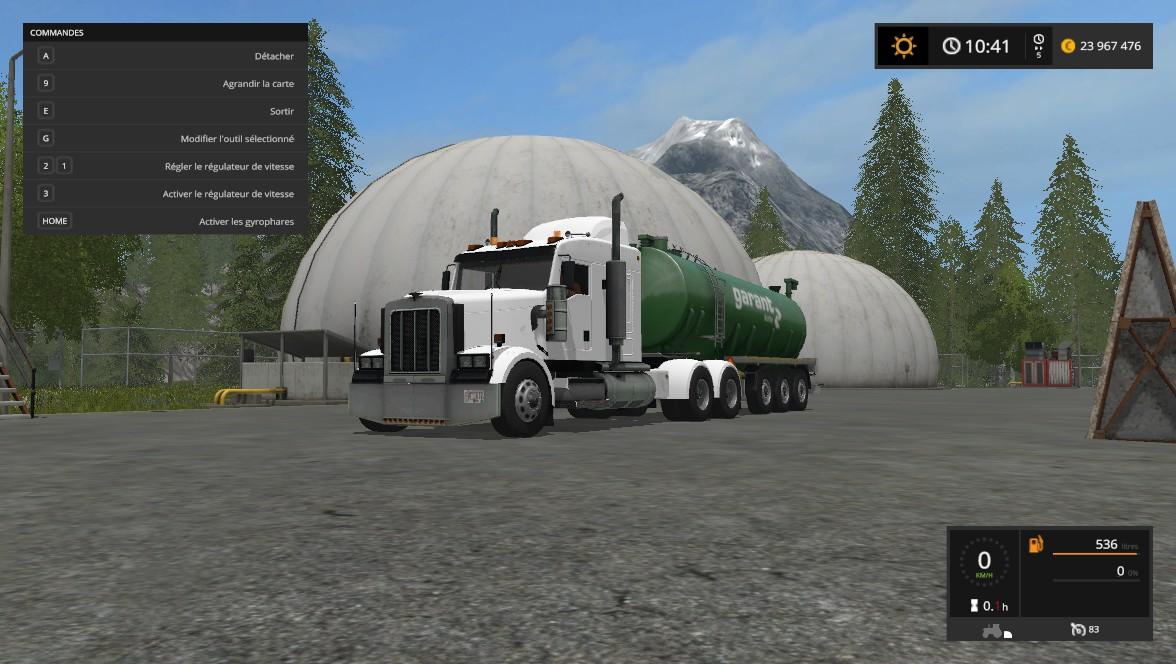1176x664 pixels.
Task: Click the round speedometer gauge
Action: pyautogui.click(x=984, y=564)
